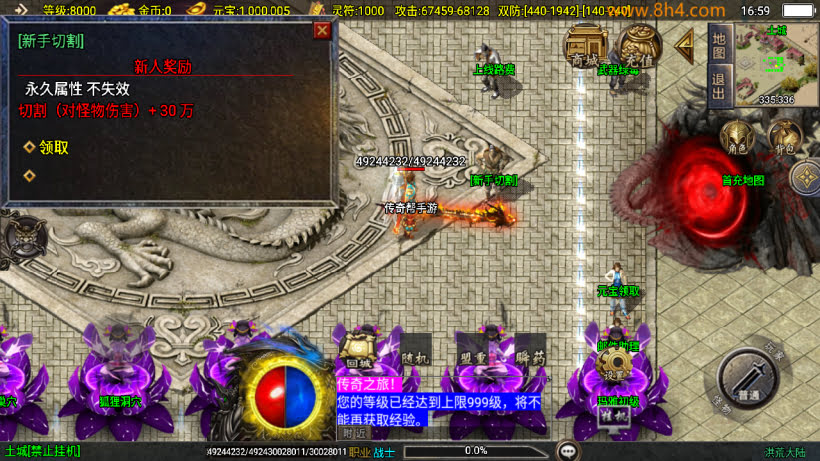Activate the shuriken skill icon
The height and width of the screenshot is (461, 820).
point(806,179)
